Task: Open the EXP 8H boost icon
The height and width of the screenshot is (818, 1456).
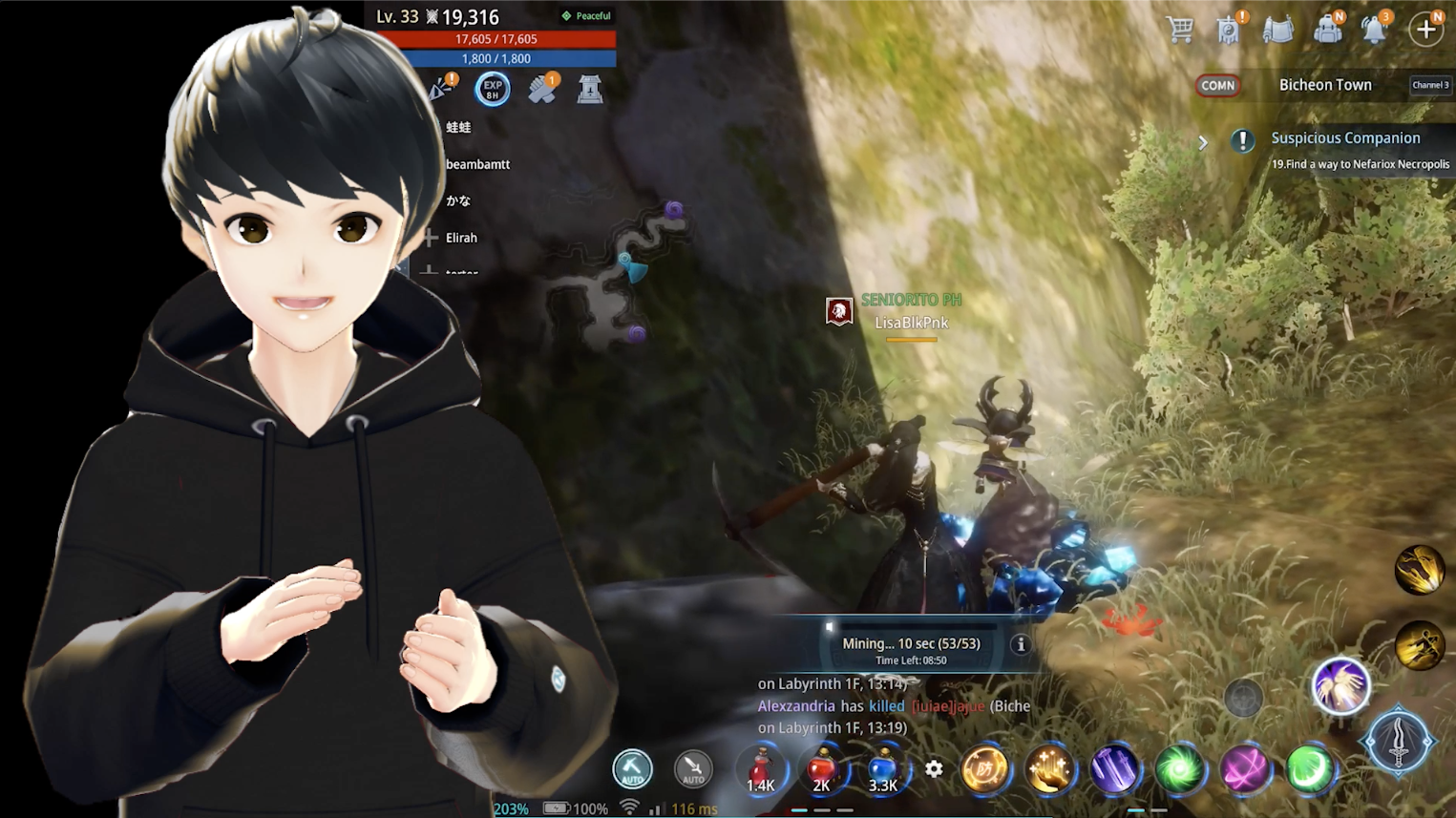Action: click(x=493, y=88)
